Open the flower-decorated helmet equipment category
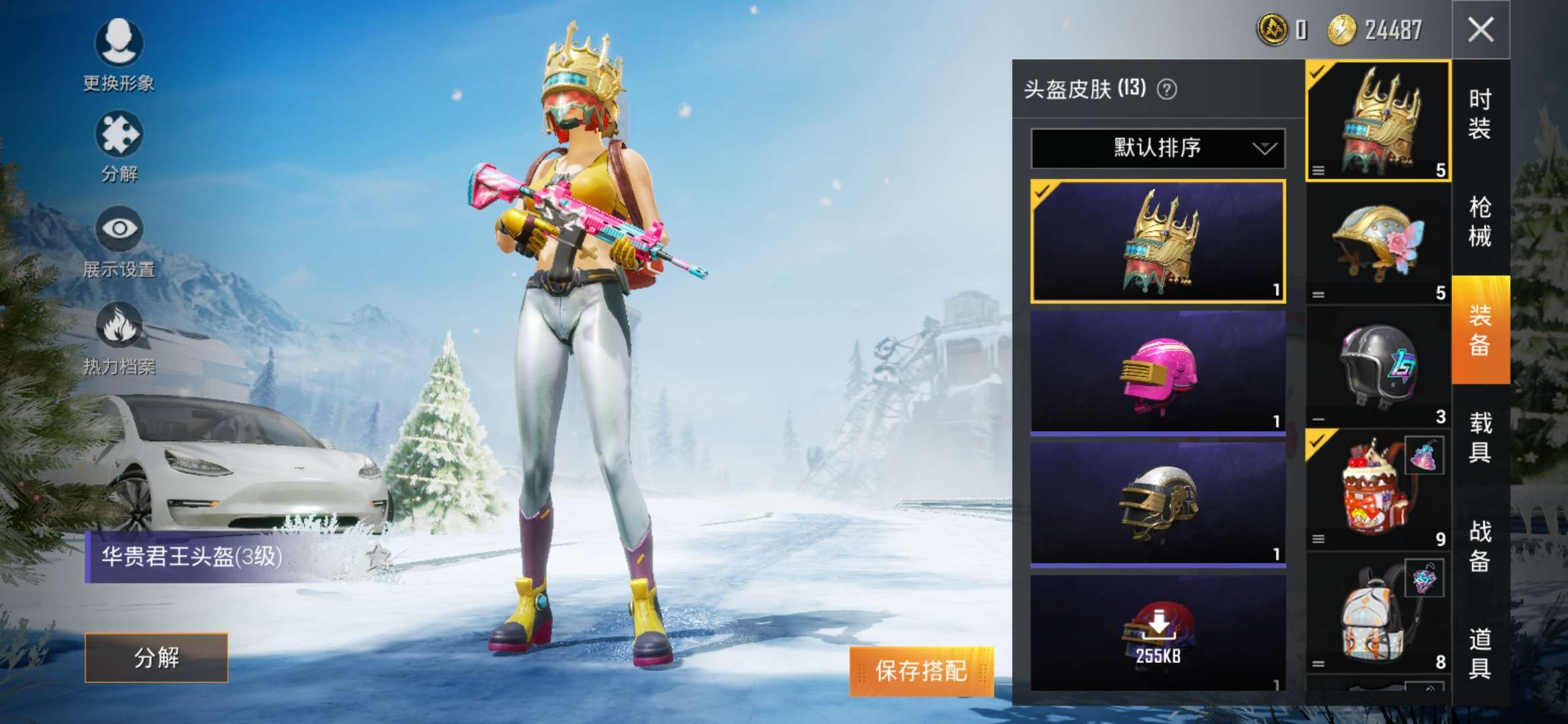 (1378, 245)
